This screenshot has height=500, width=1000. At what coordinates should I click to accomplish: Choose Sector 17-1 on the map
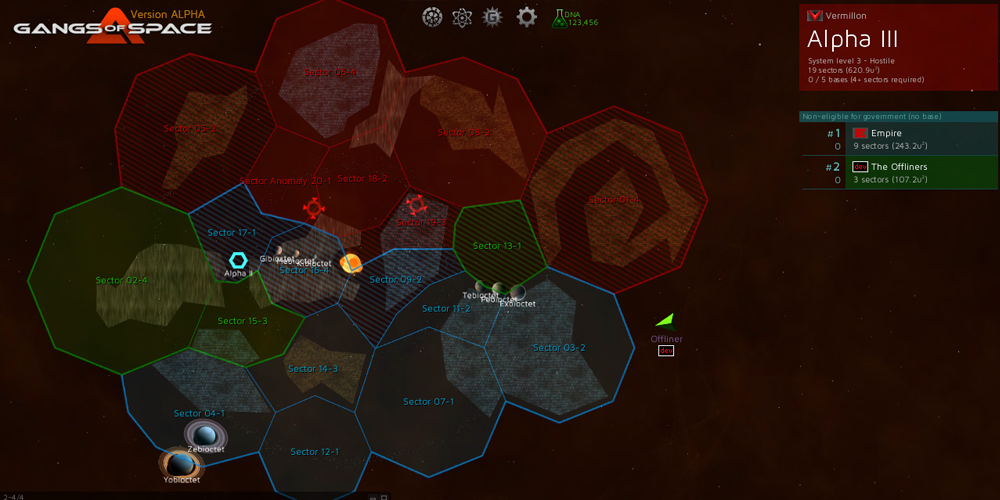[x=232, y=233]
